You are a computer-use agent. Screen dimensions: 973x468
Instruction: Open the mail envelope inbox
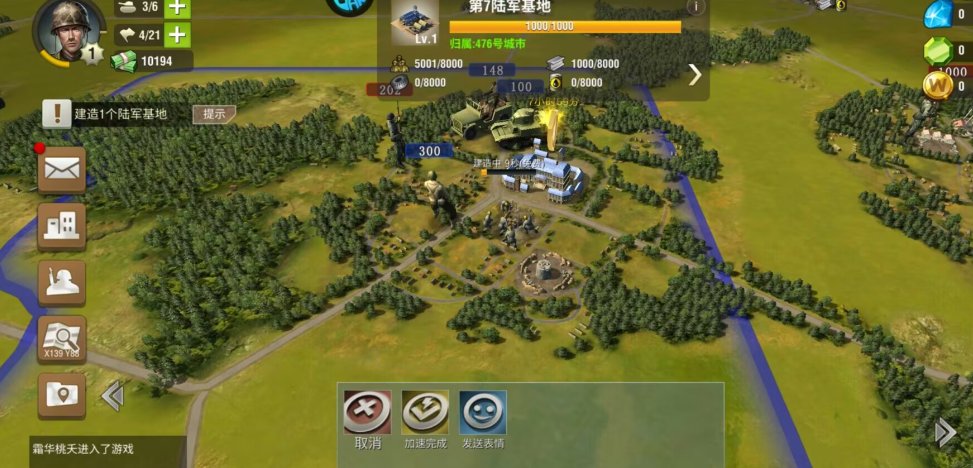tap(62, 169)
